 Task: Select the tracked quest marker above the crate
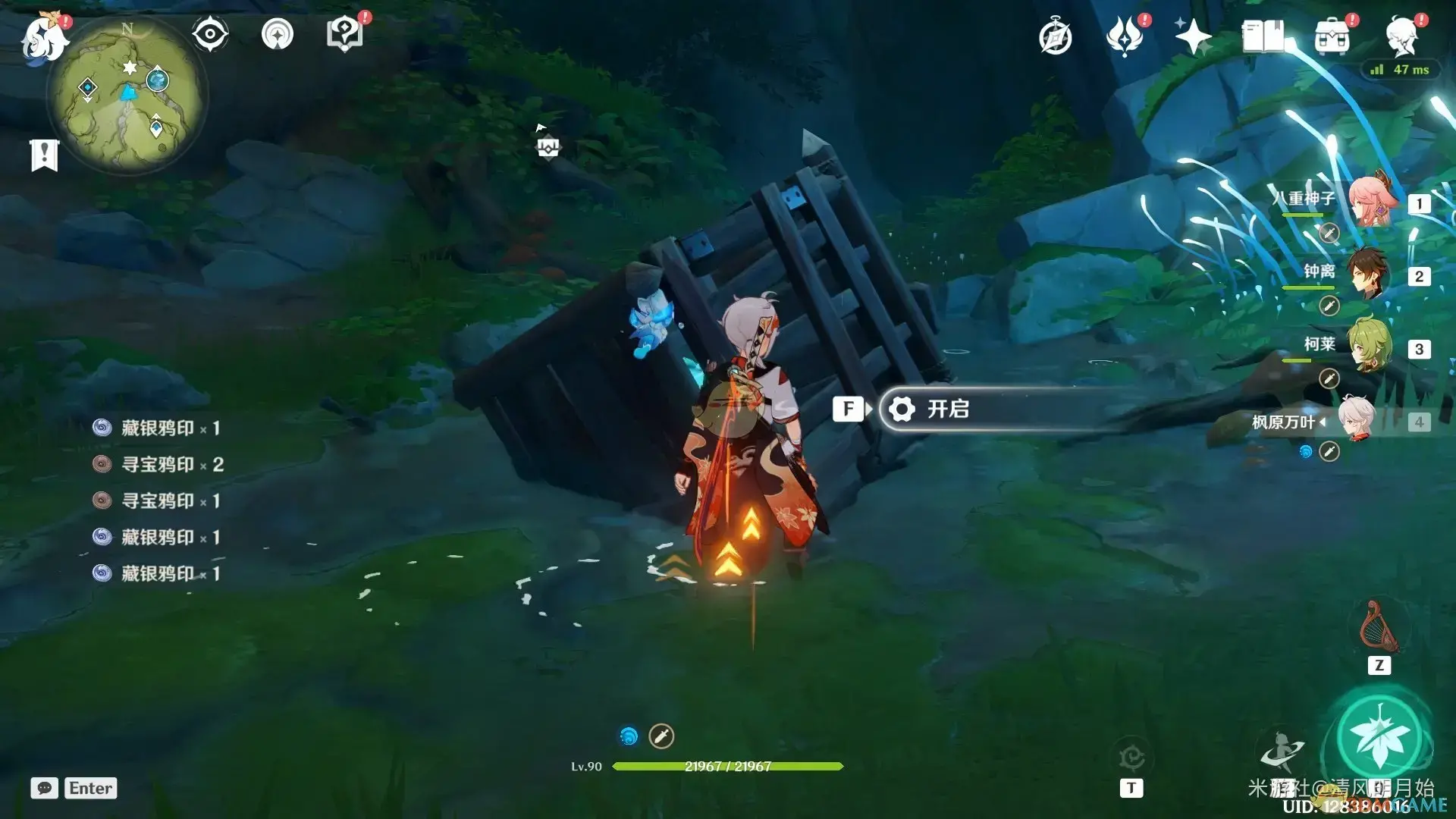point(548,146)
